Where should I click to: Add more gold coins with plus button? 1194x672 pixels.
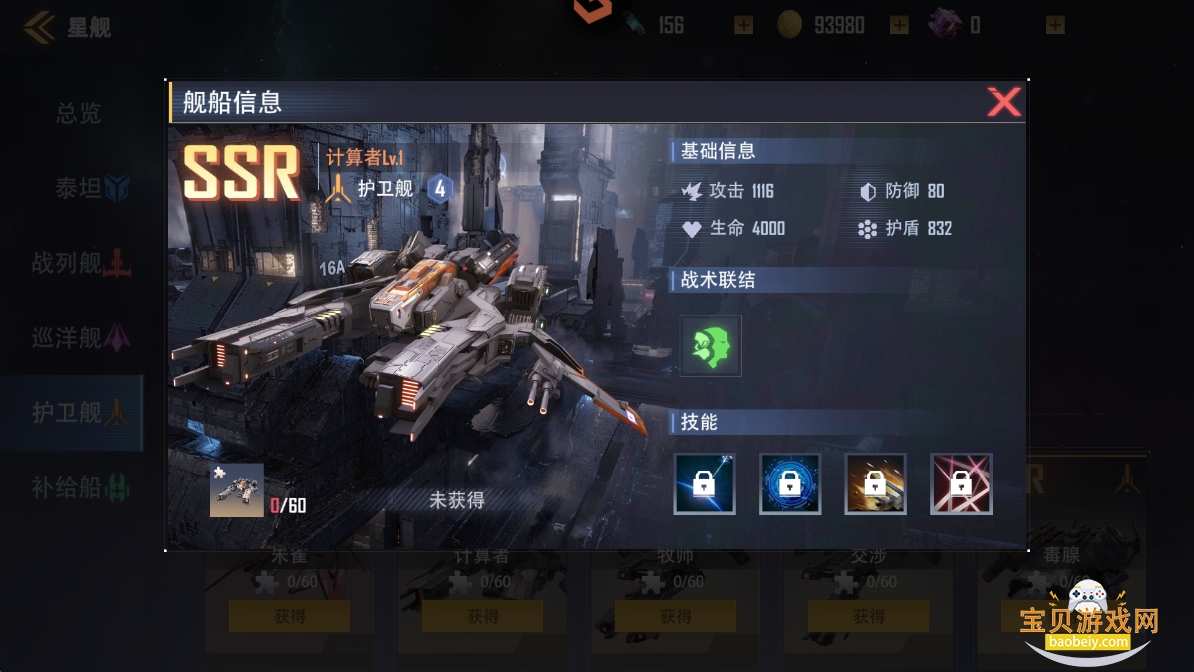899,26
